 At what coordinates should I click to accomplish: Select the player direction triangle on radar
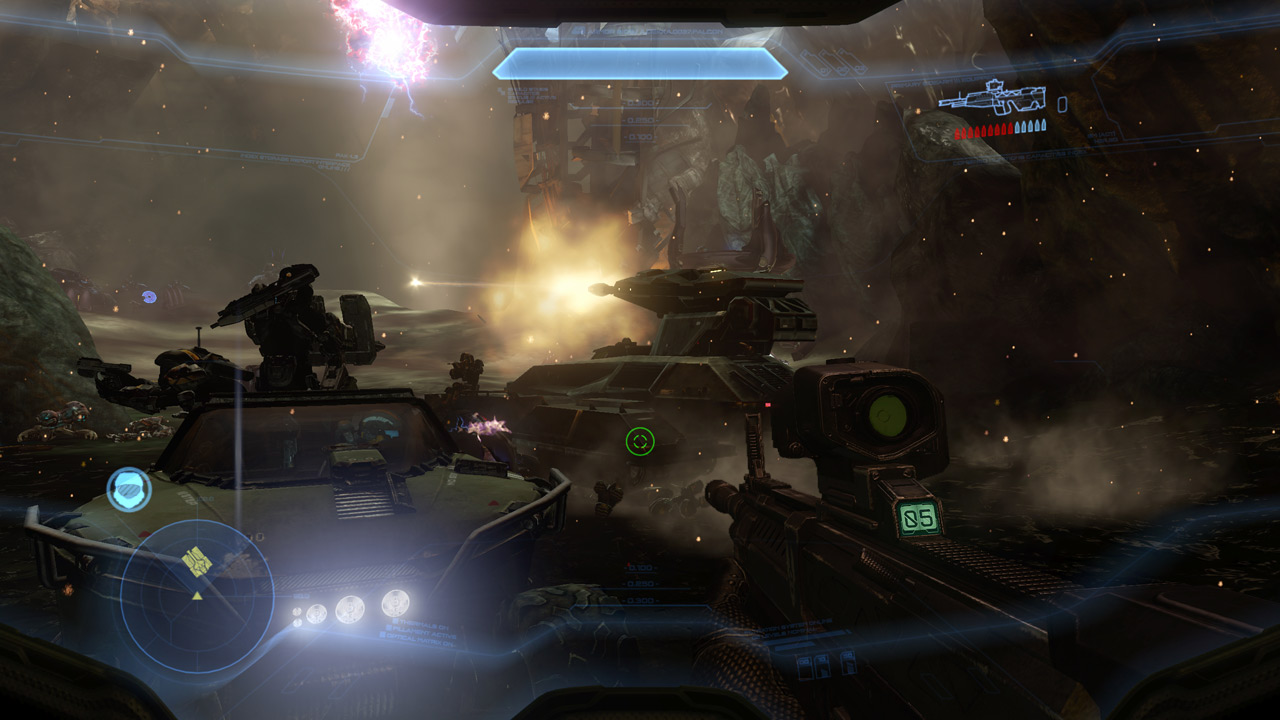[x=198, y=594]
